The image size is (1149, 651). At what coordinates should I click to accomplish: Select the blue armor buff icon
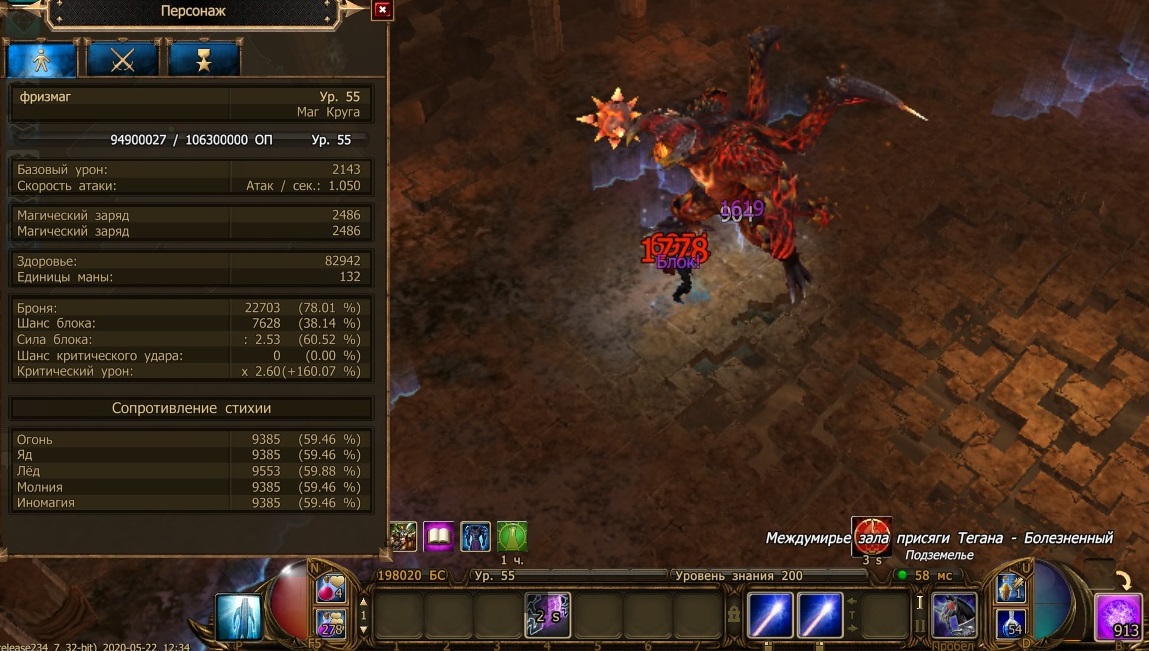[475, 537]
